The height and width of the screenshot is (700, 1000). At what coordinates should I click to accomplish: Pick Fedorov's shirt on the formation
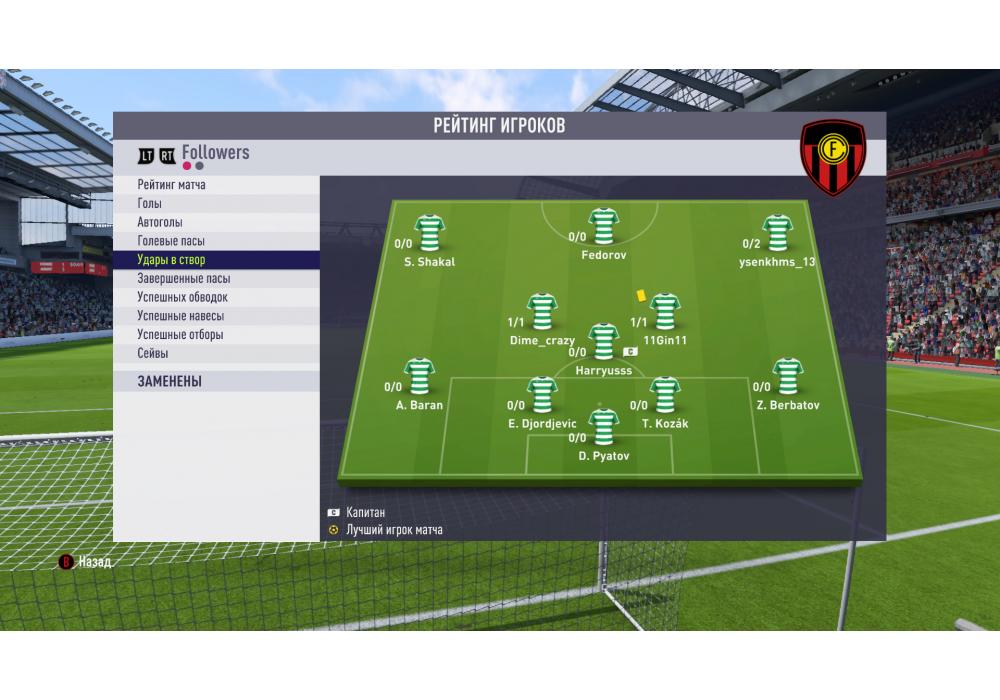coord(604,227)
